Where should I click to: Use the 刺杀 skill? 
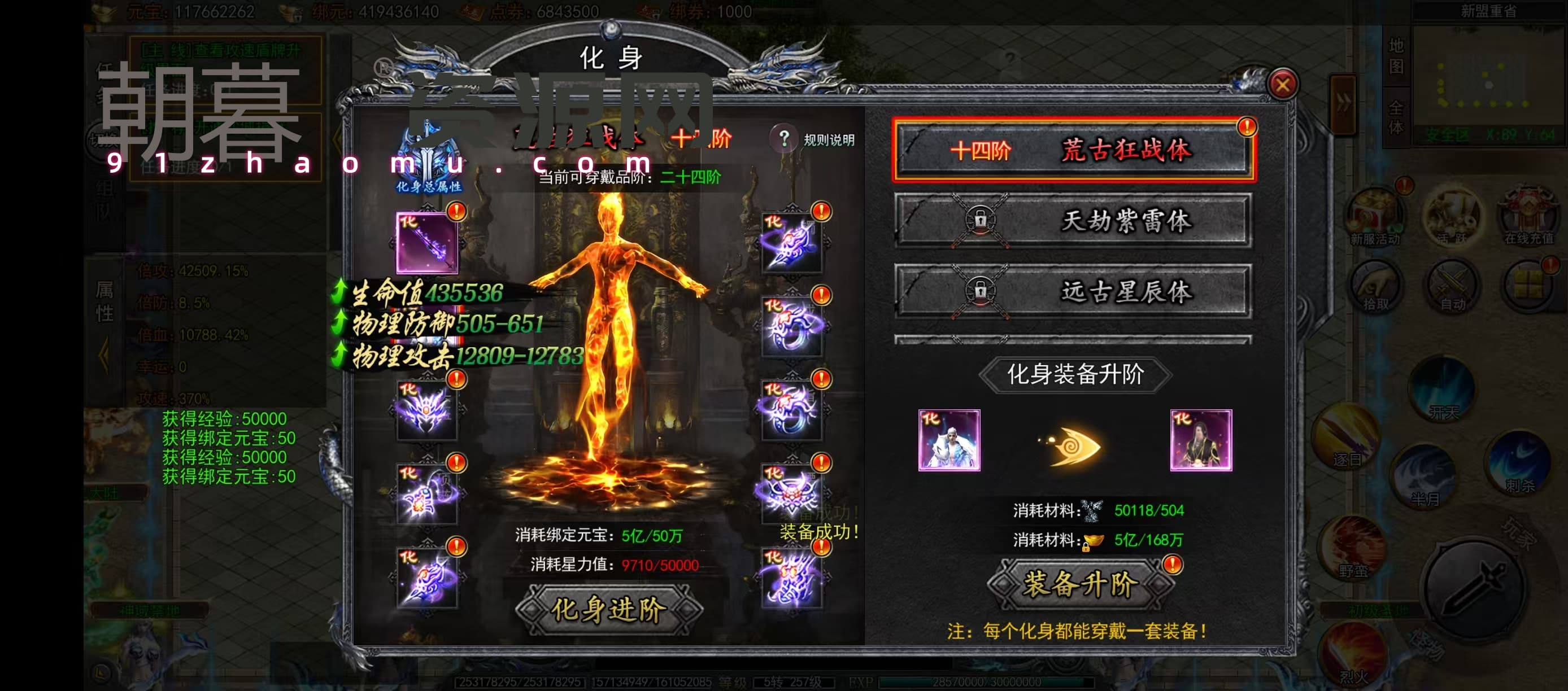click(1519, 462)
